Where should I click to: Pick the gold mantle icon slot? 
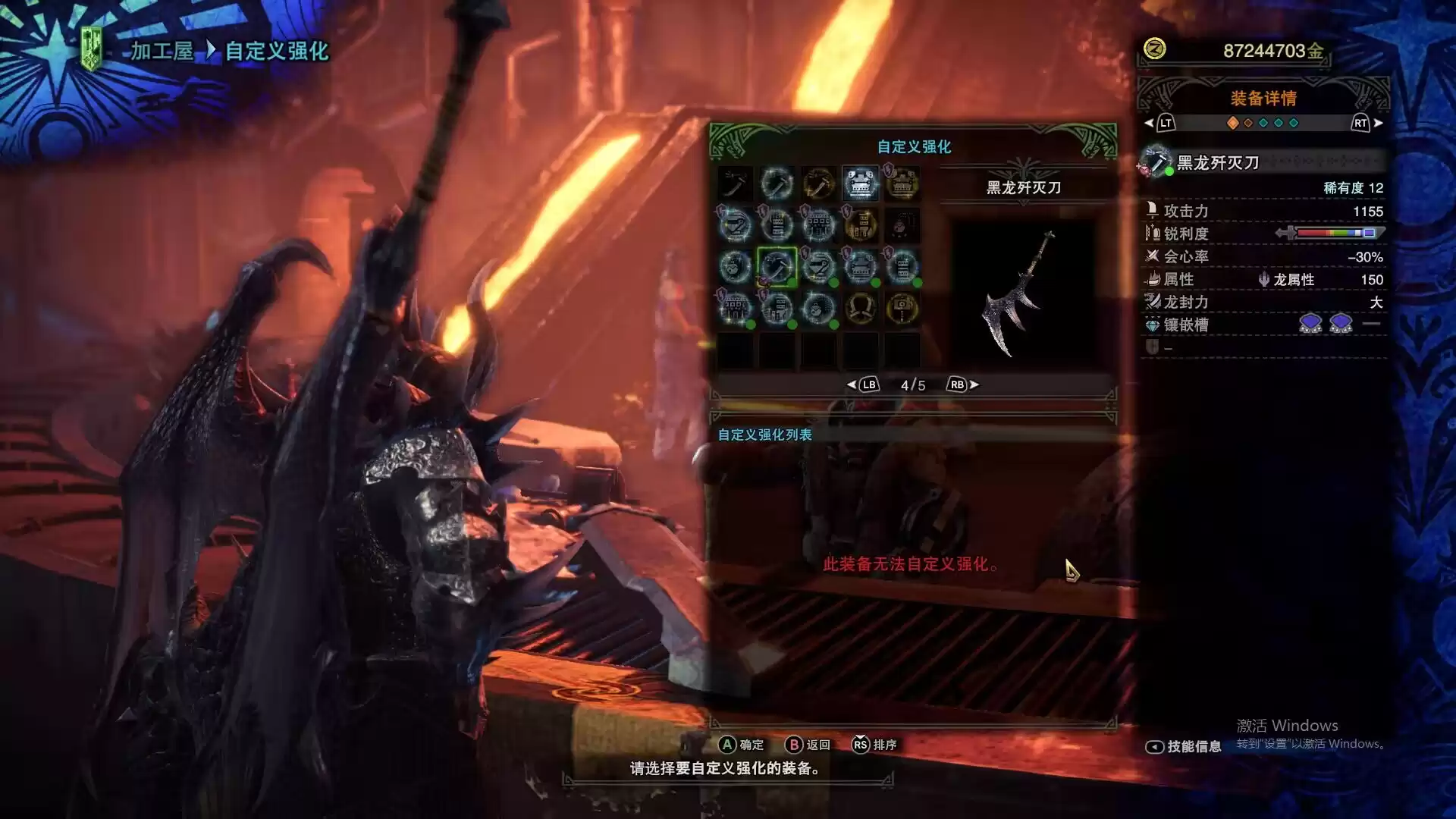860,309
